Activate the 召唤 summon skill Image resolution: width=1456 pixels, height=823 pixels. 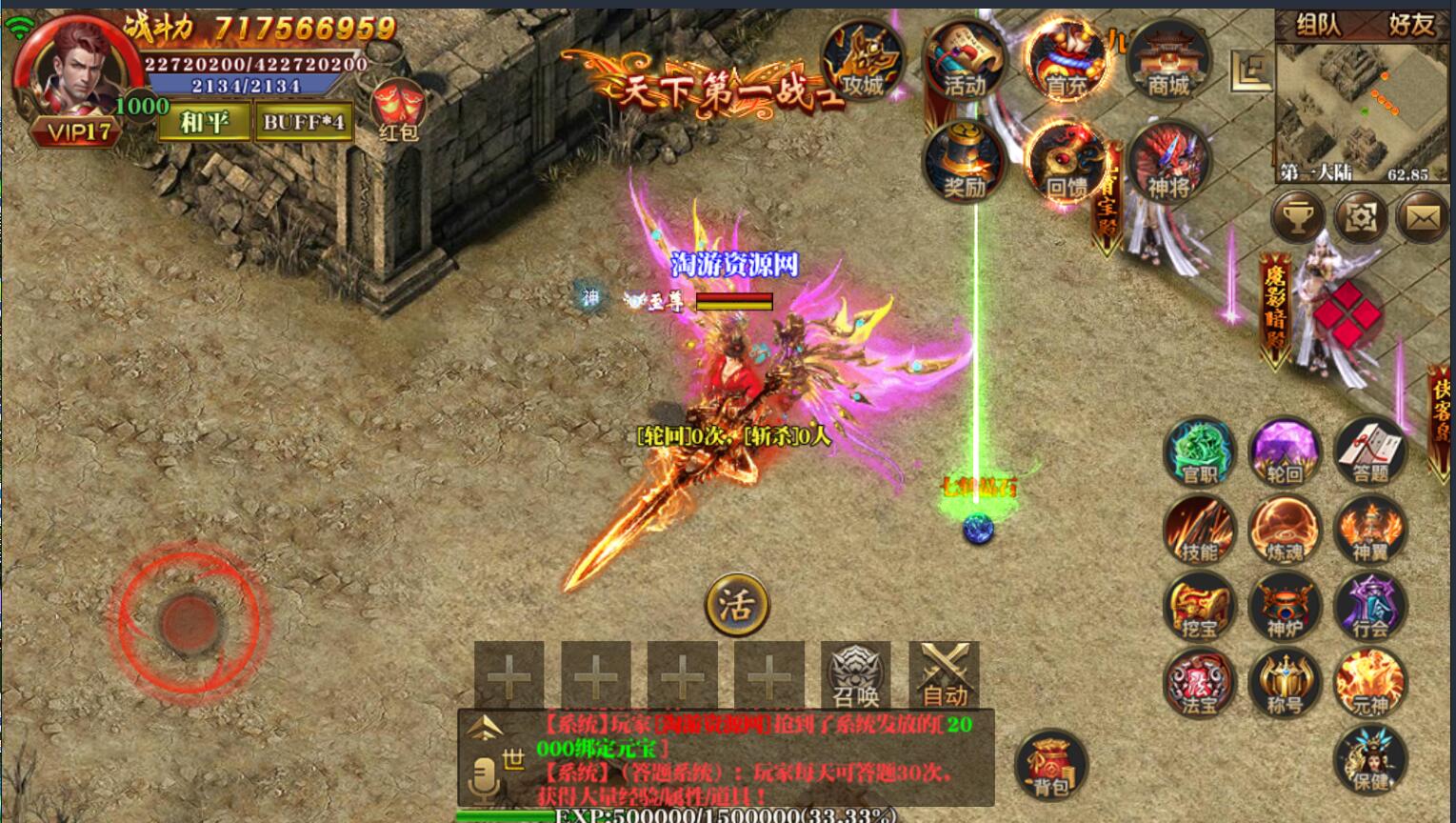coord(856,675)
